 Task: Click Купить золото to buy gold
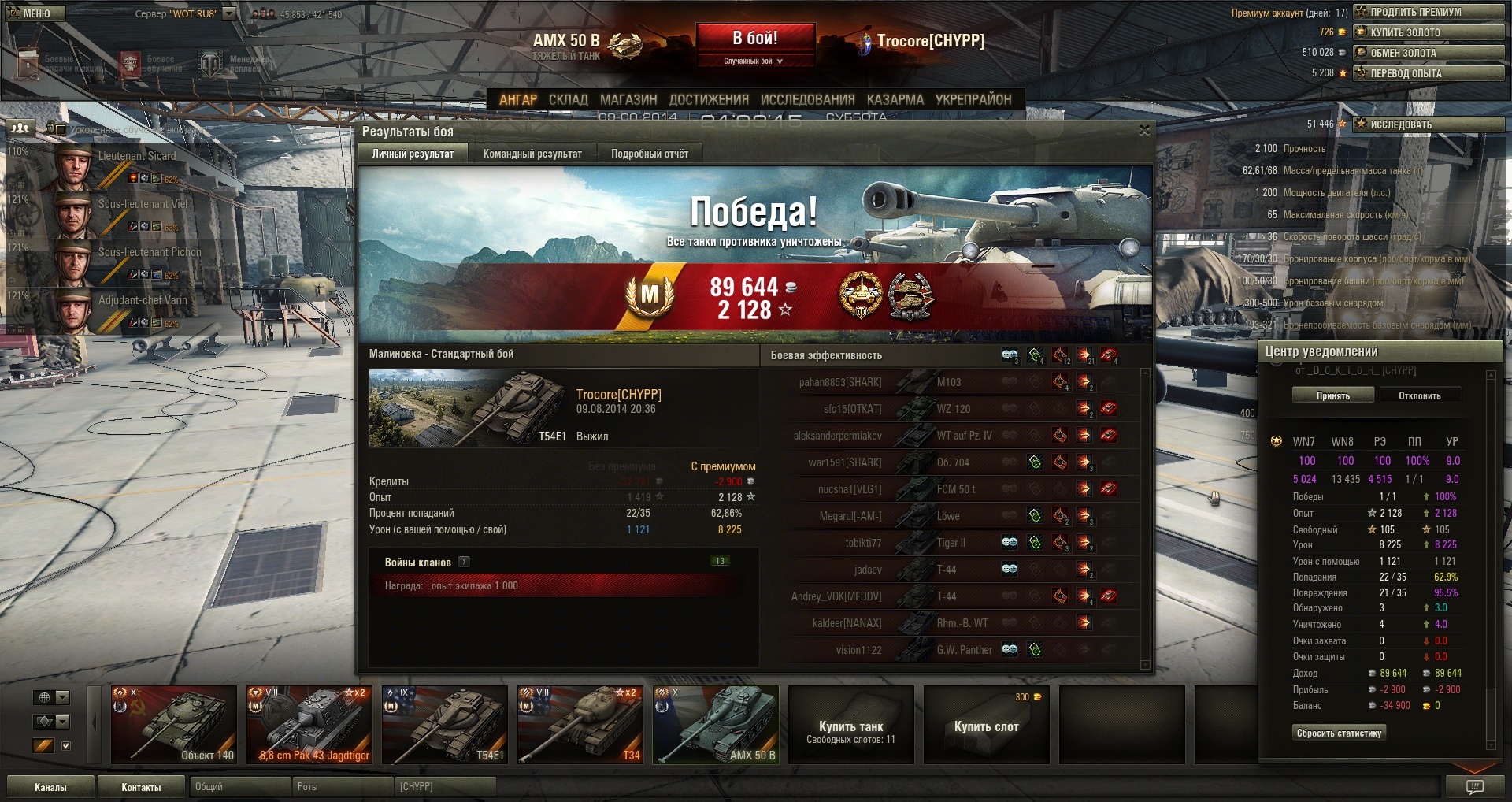pos(1429,32)
